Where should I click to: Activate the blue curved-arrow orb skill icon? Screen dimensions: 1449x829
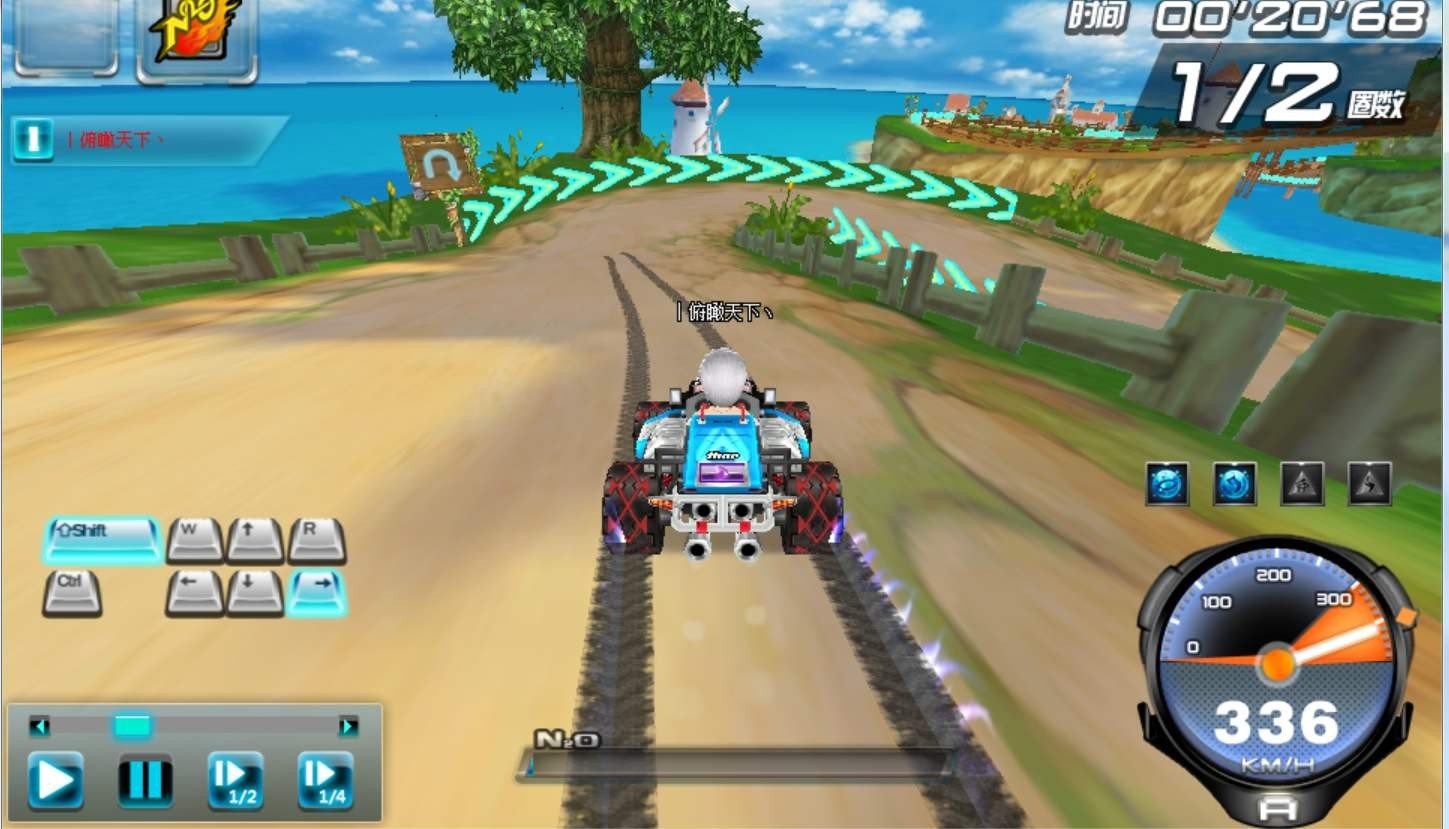[x=1234, y=484]
